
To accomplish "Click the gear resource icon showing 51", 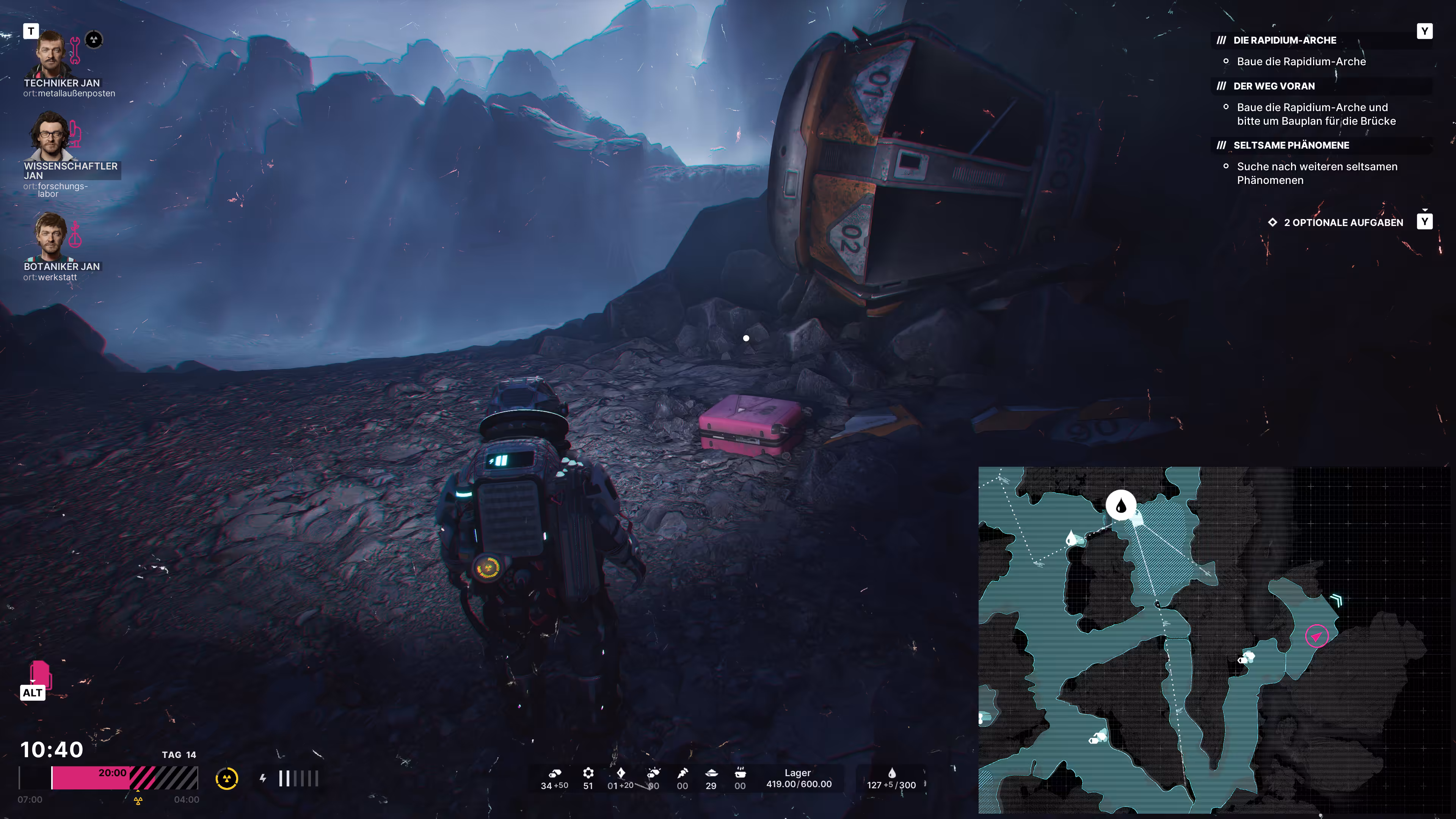I will (x=588, y=773).
